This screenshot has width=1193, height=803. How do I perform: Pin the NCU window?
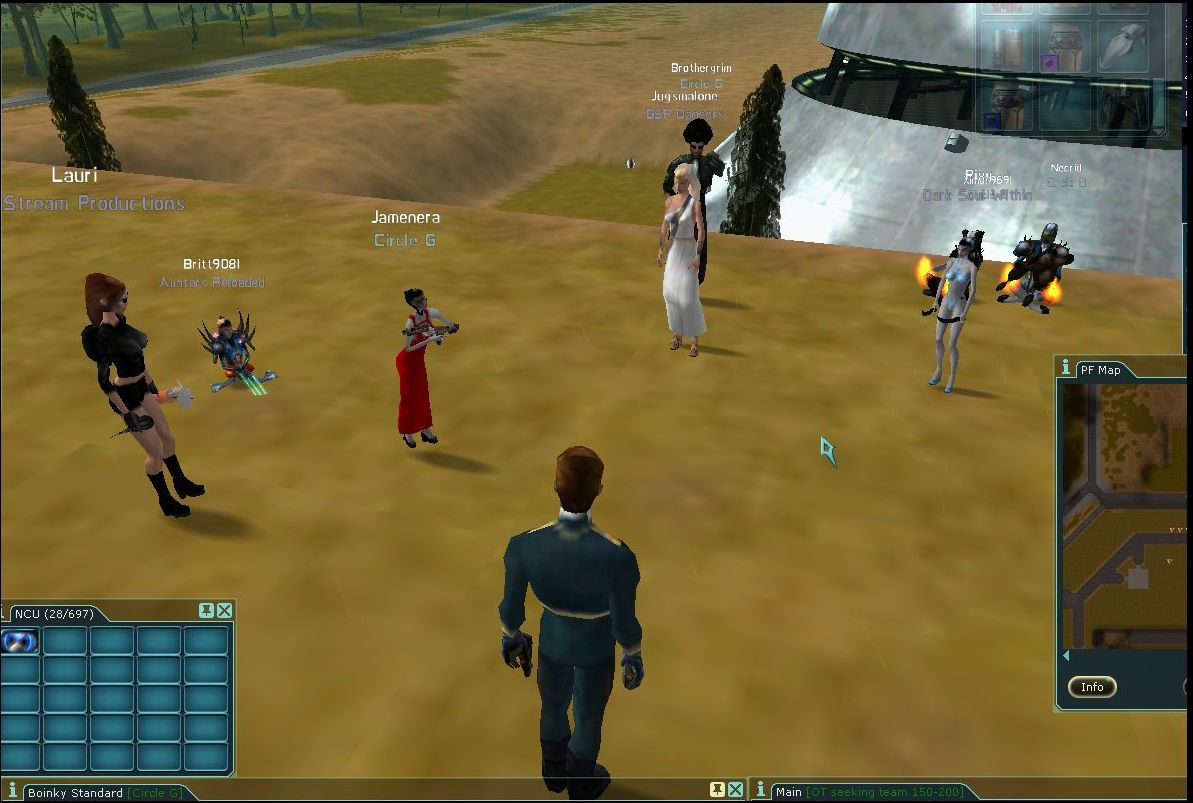pos(206,611)
